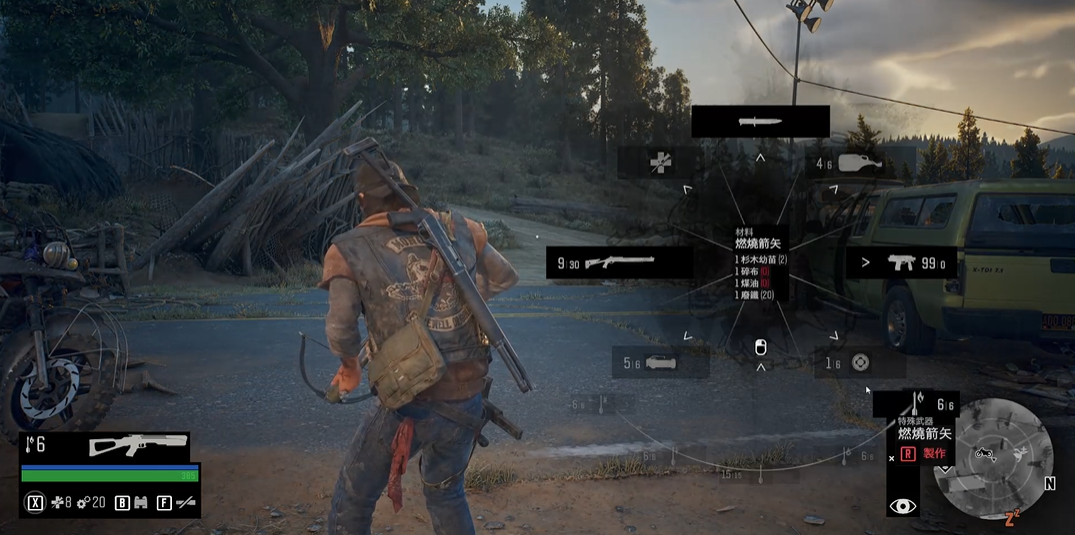
Task: Select the pipe bomb slot showing 5/6
Action: 659,363
